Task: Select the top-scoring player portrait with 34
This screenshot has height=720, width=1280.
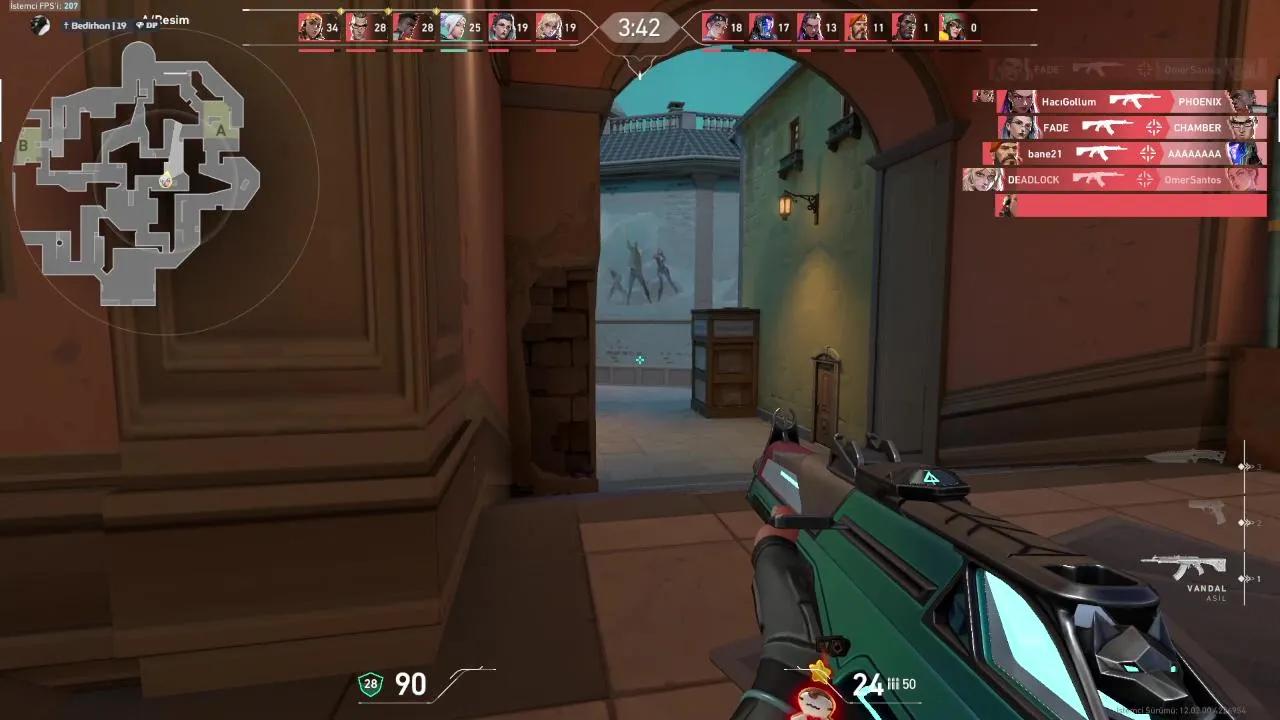Action: click(311, 27)
